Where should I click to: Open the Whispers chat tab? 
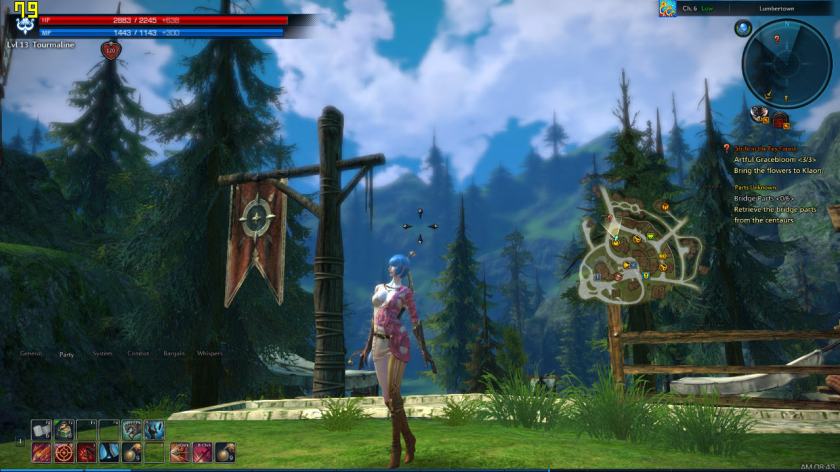pyautogui.click(x=210, y=354)
